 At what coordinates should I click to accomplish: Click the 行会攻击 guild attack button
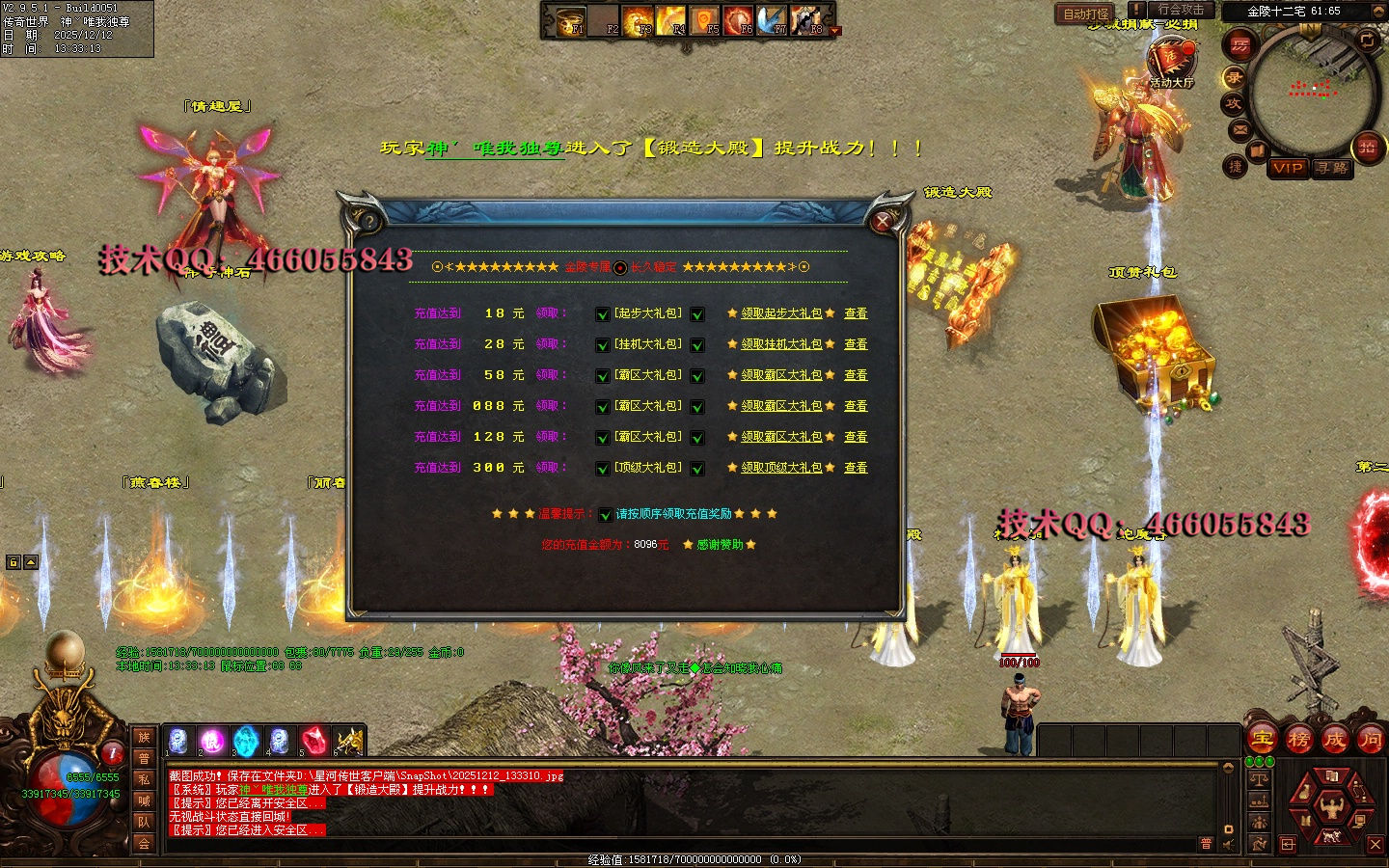(1181, 10)
